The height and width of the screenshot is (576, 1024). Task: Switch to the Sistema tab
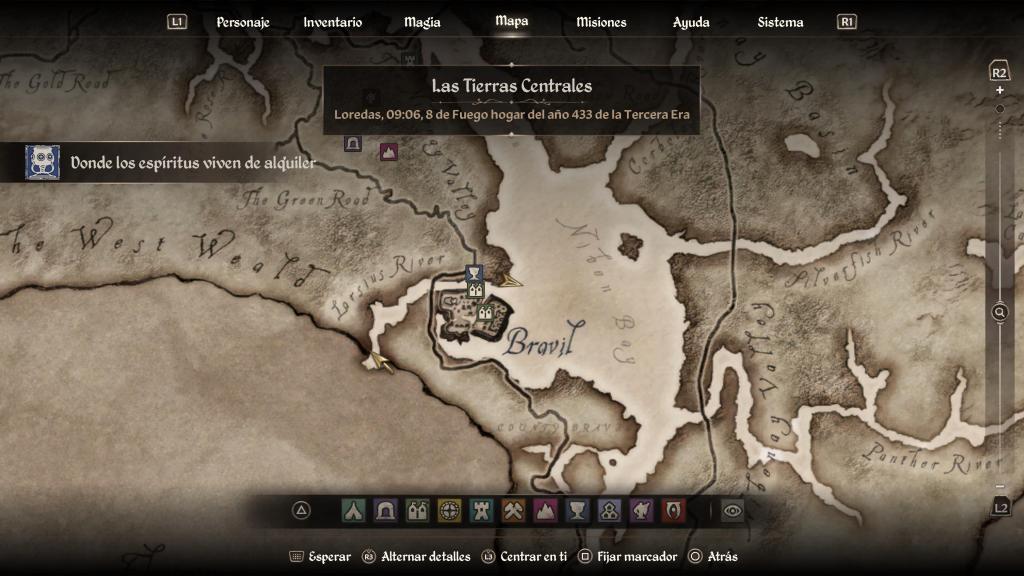click(x=780, y=22)
